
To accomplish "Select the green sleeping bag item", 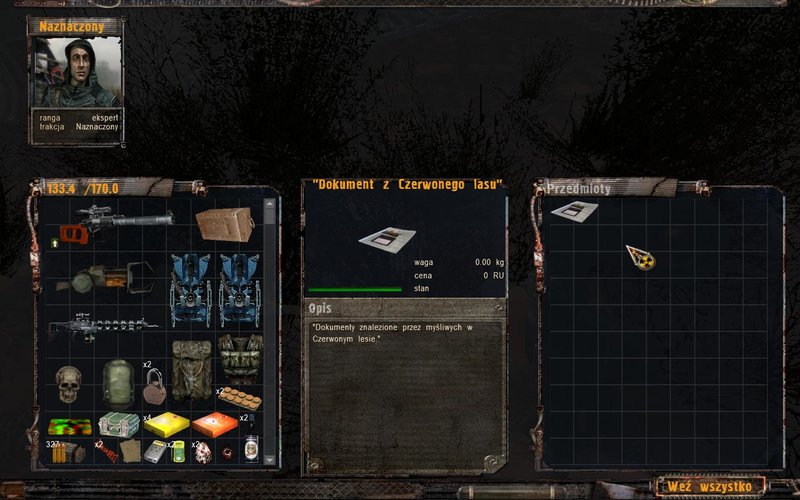I will [x=118, y=381].
